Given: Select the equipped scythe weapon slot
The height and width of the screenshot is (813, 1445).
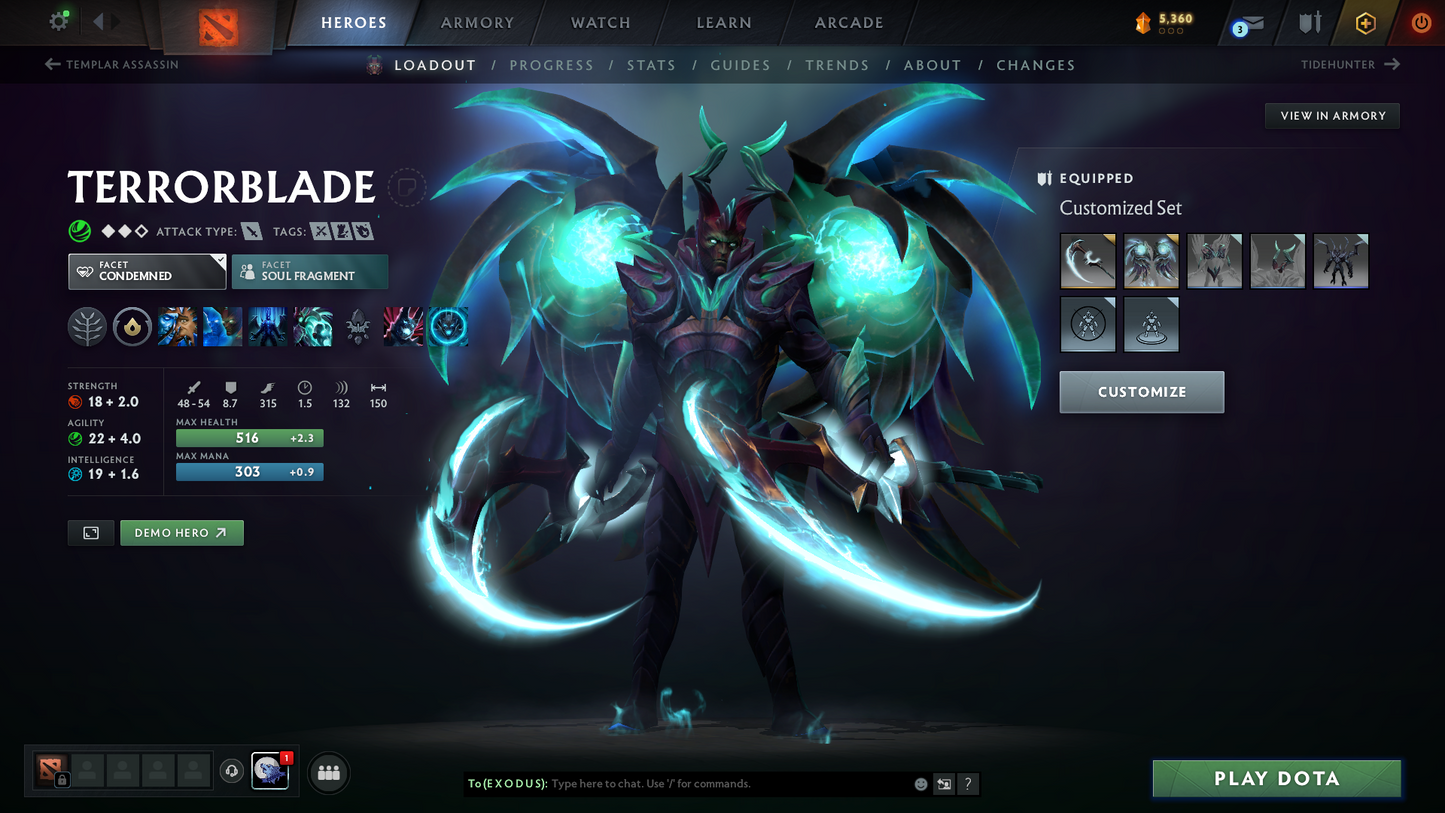Looking at the screenshot, I should tap(1087, 261).
